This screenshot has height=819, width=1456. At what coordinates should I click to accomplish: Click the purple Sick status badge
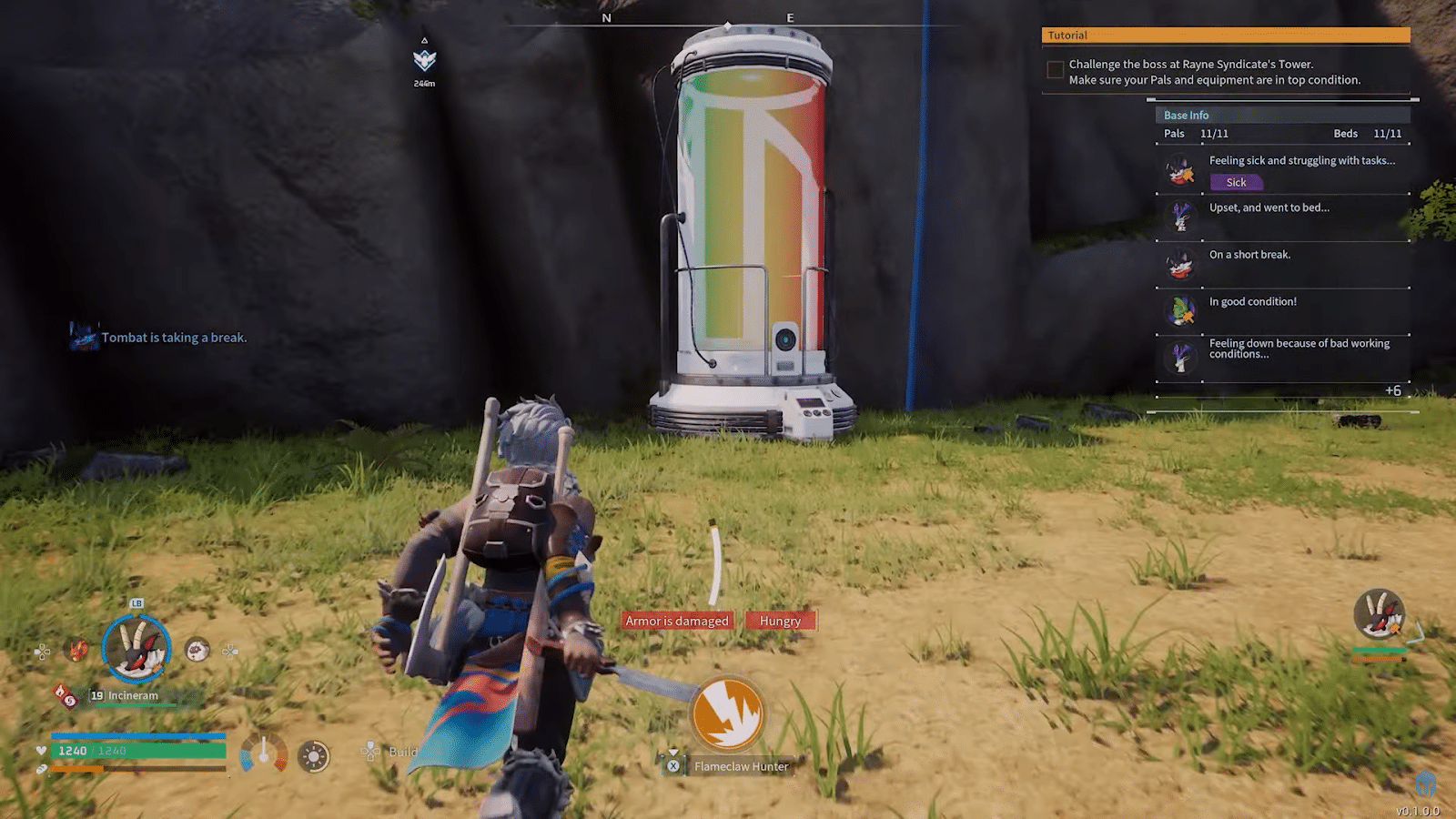coord(1235,182)
